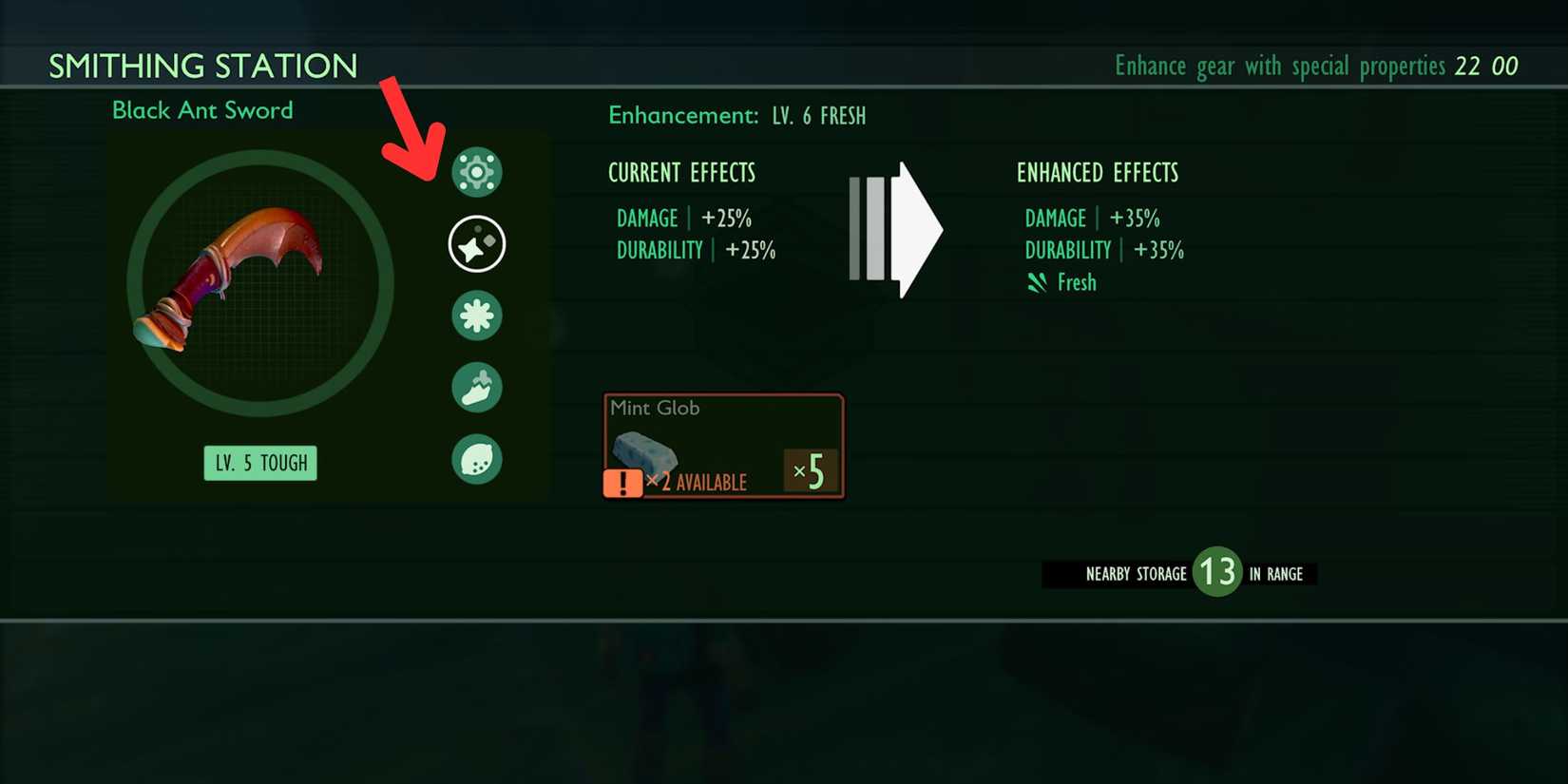Image resolution: width=1568 pixels, height=784 pixels.
Task: Click the Black Ant Sword title
Action: (202, 110)
